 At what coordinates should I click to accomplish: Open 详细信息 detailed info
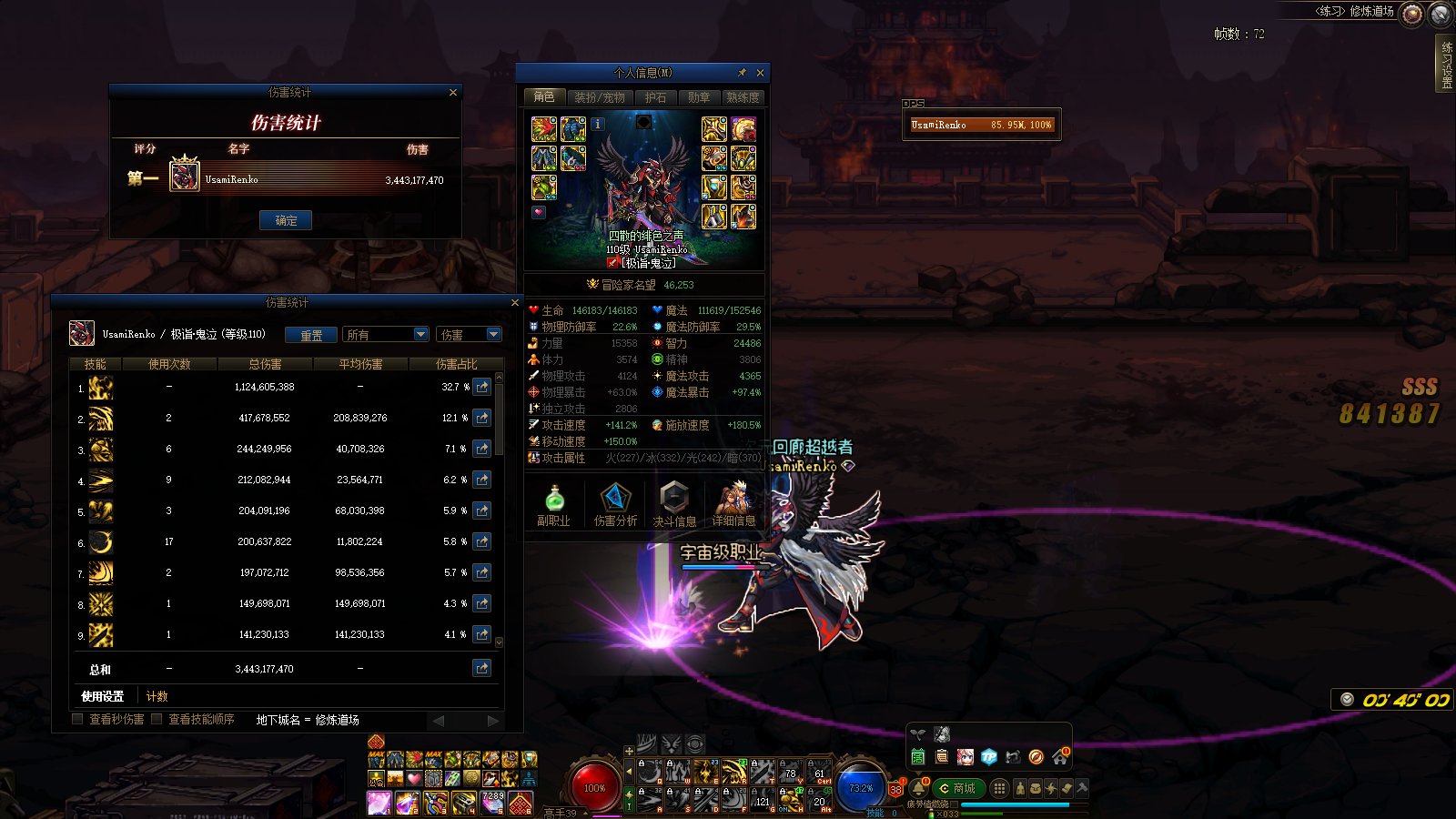733,505
